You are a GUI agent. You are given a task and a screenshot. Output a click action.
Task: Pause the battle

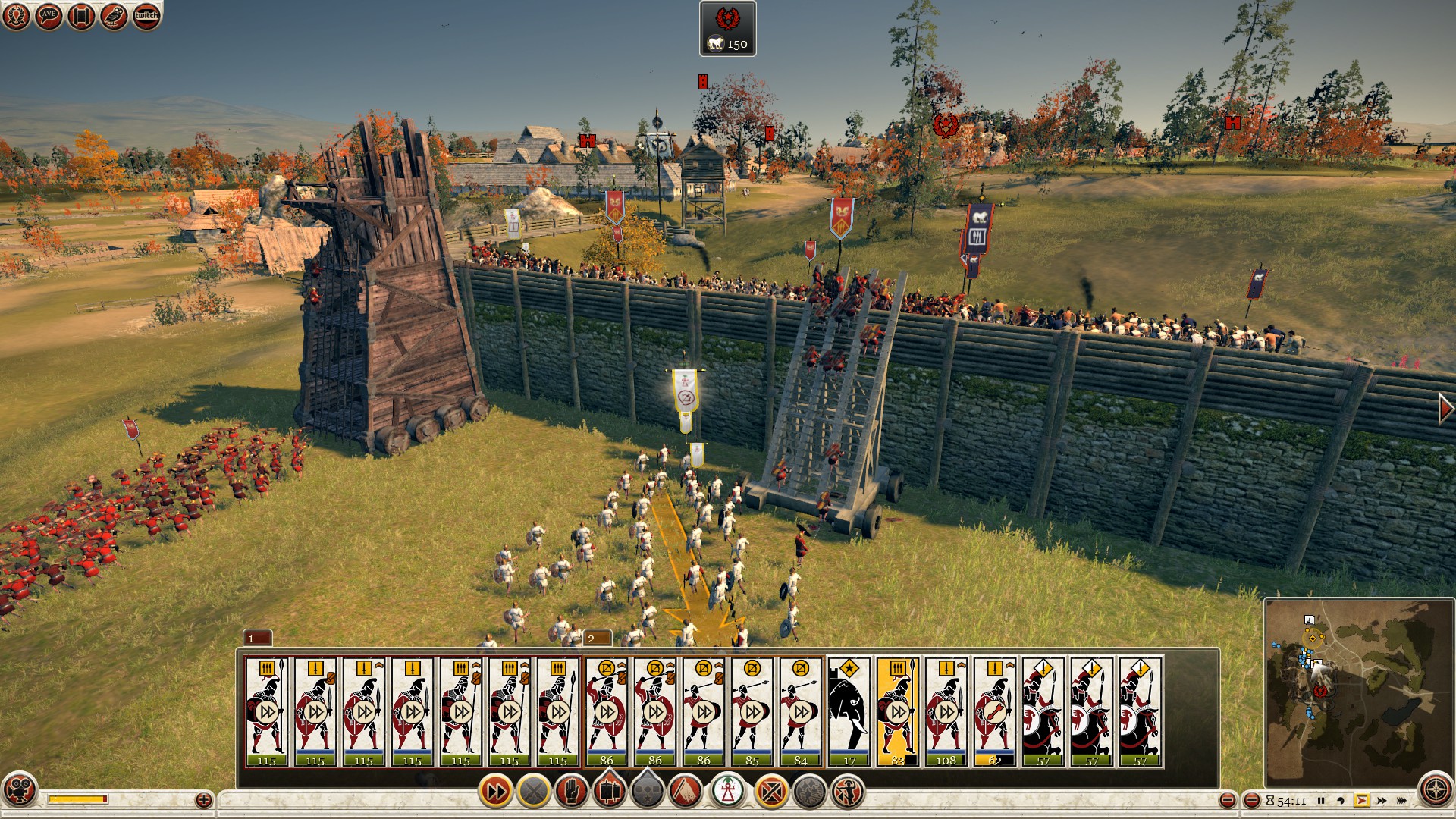pyautogui.click(x=1321, y=801)
